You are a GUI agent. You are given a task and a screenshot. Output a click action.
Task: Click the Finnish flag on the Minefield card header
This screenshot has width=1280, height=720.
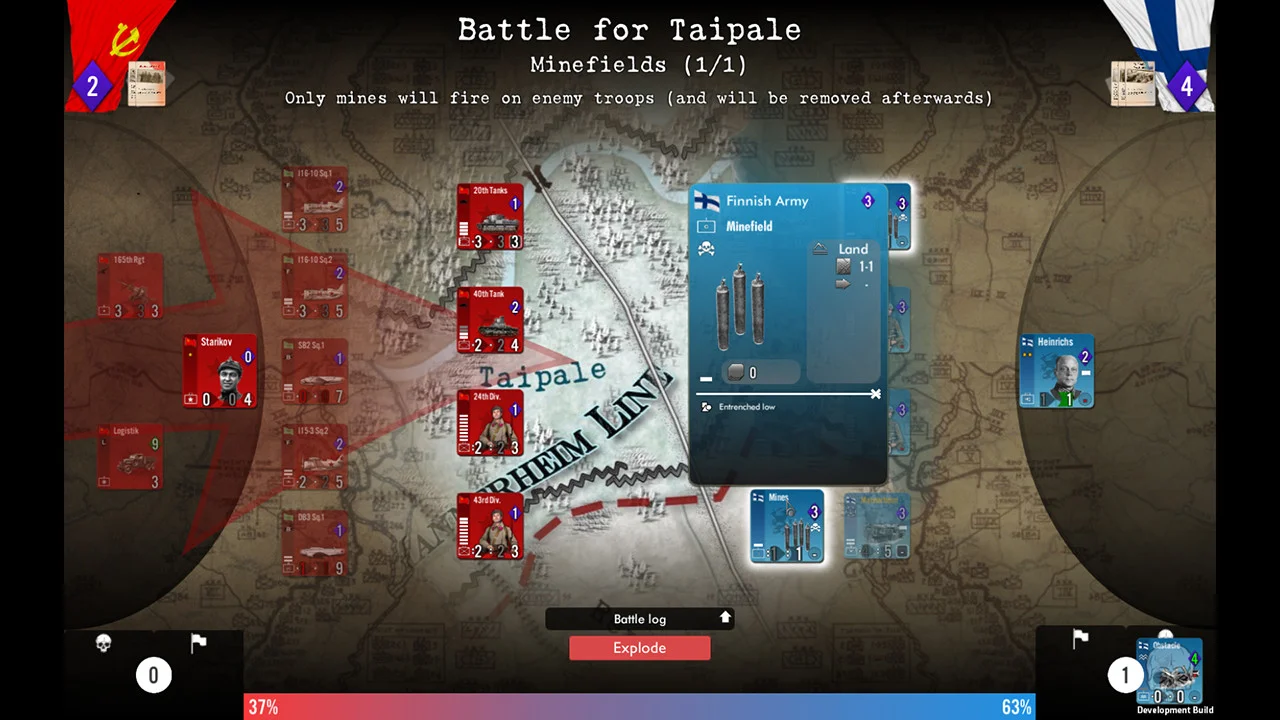[x=705, y=202]
